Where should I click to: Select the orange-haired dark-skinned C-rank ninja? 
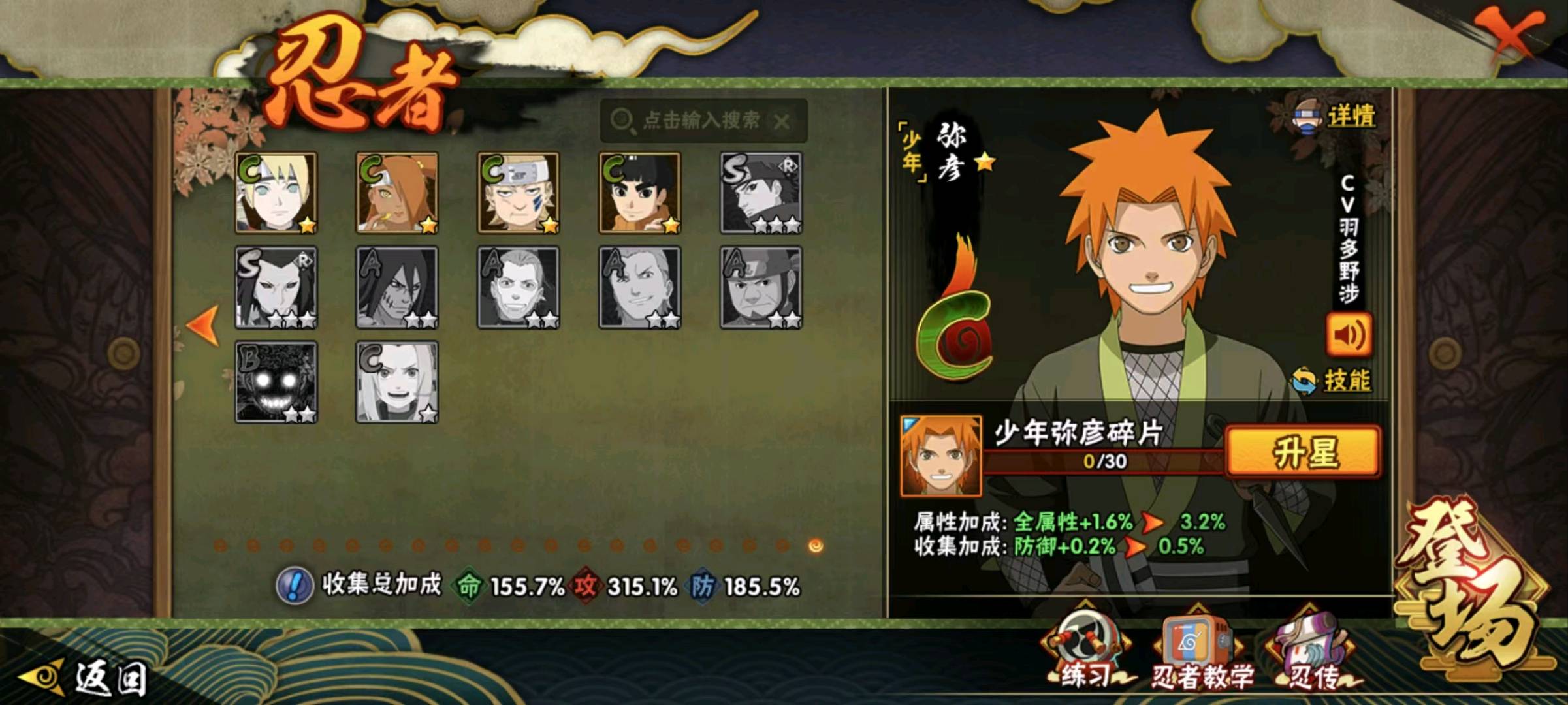(397, 193)
